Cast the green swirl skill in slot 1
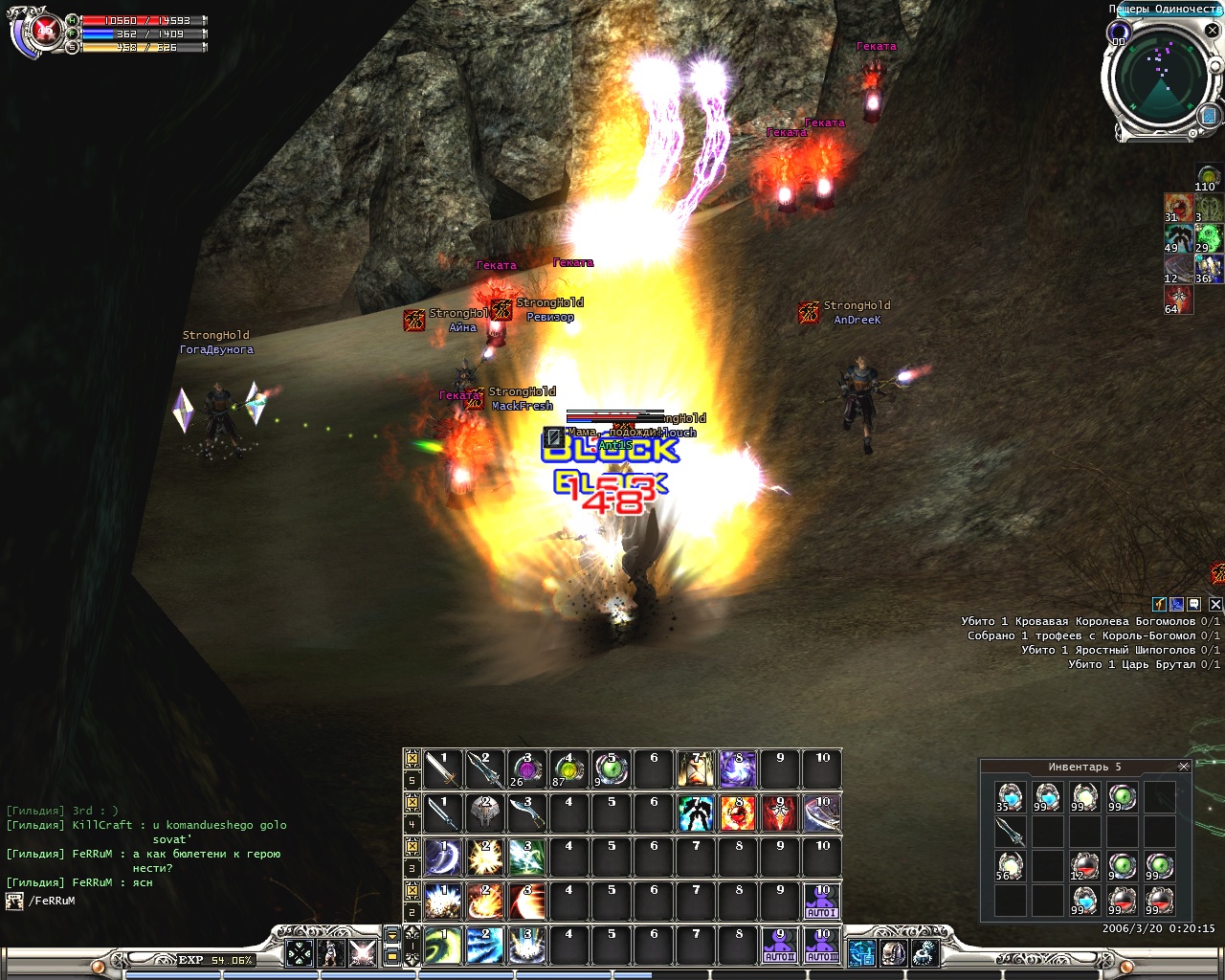Image resolution: width=1225 pixels, height=980 pixels. pyautogui.click(x=442, y=946)
